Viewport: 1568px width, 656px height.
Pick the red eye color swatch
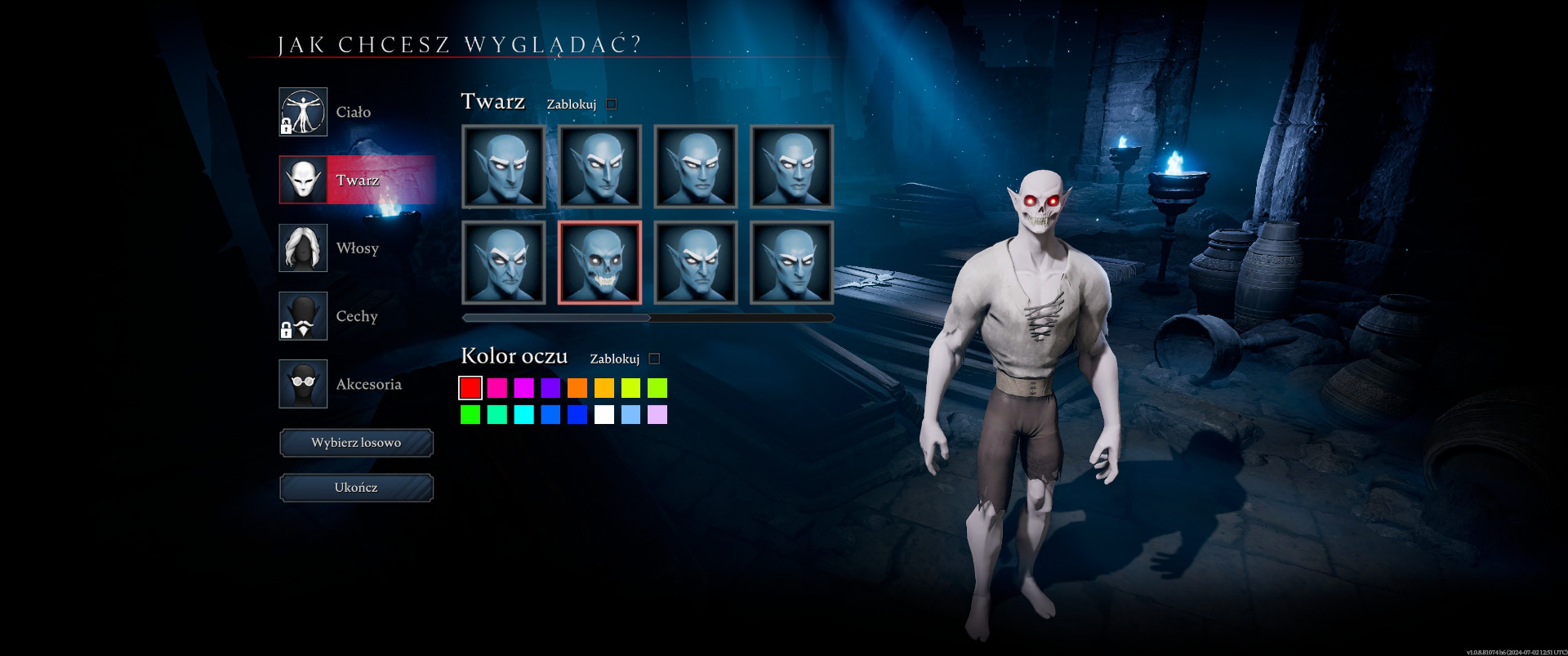[x=470, y=387]
